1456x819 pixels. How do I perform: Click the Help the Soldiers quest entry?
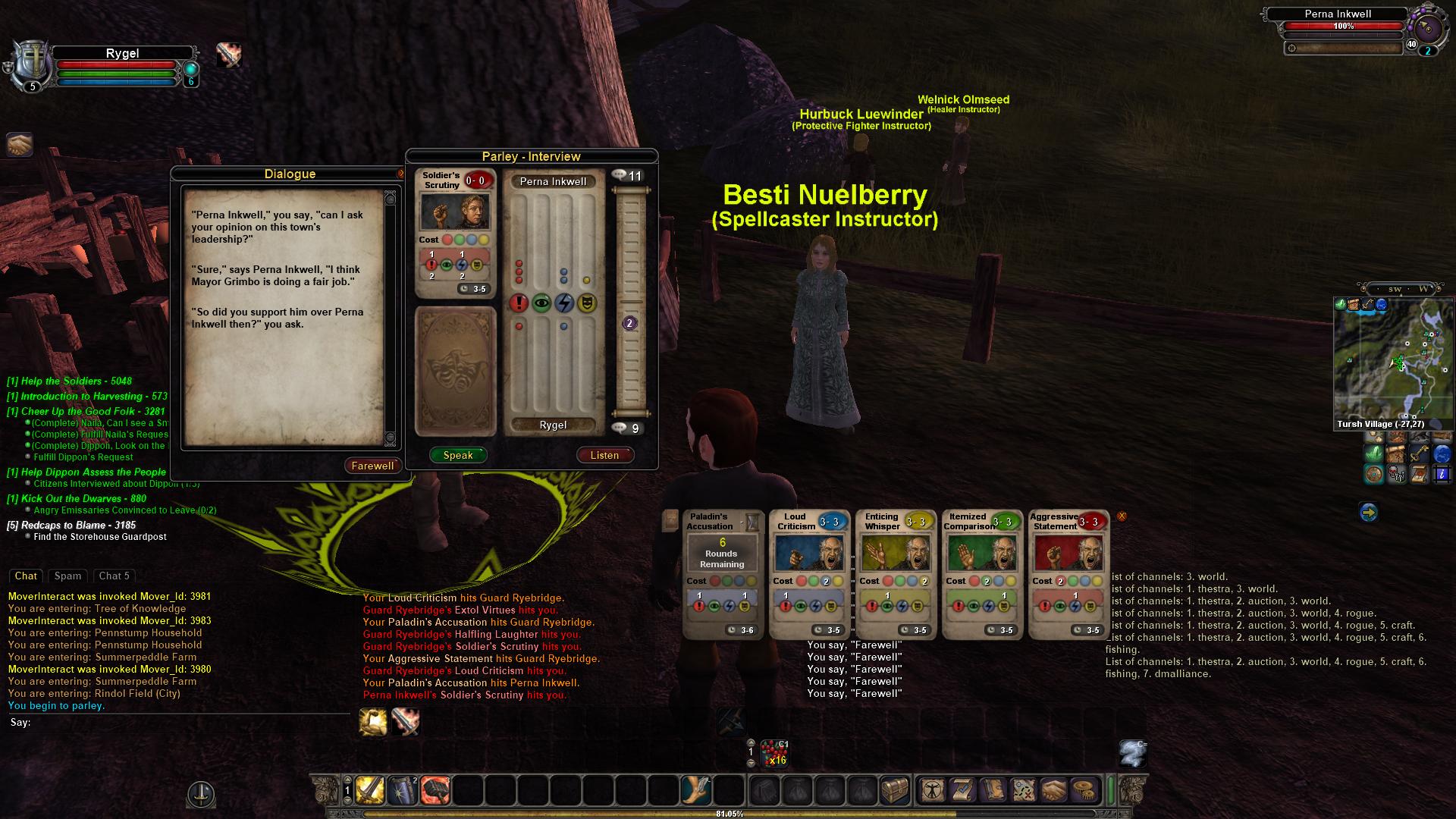tap(69, 381)
